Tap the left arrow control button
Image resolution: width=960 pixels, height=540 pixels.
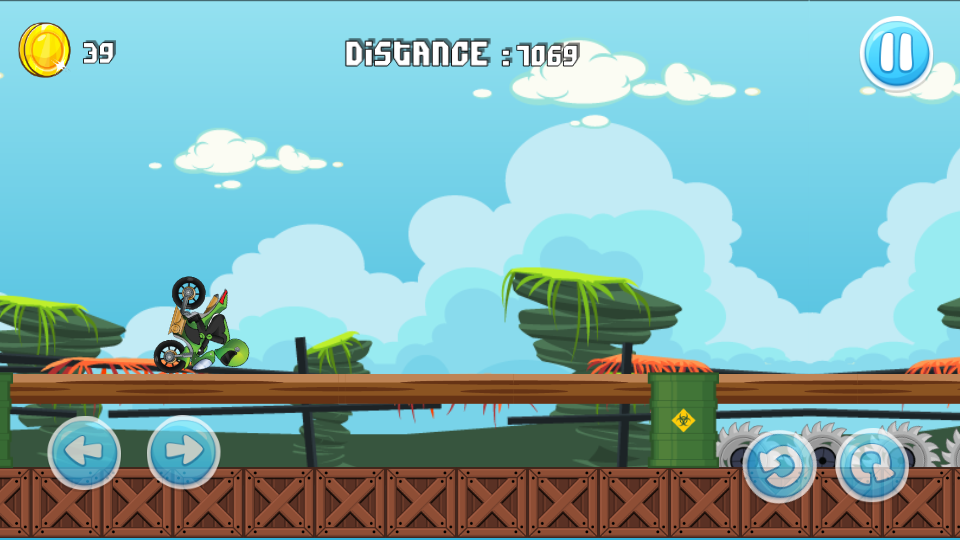coord(84,452)
